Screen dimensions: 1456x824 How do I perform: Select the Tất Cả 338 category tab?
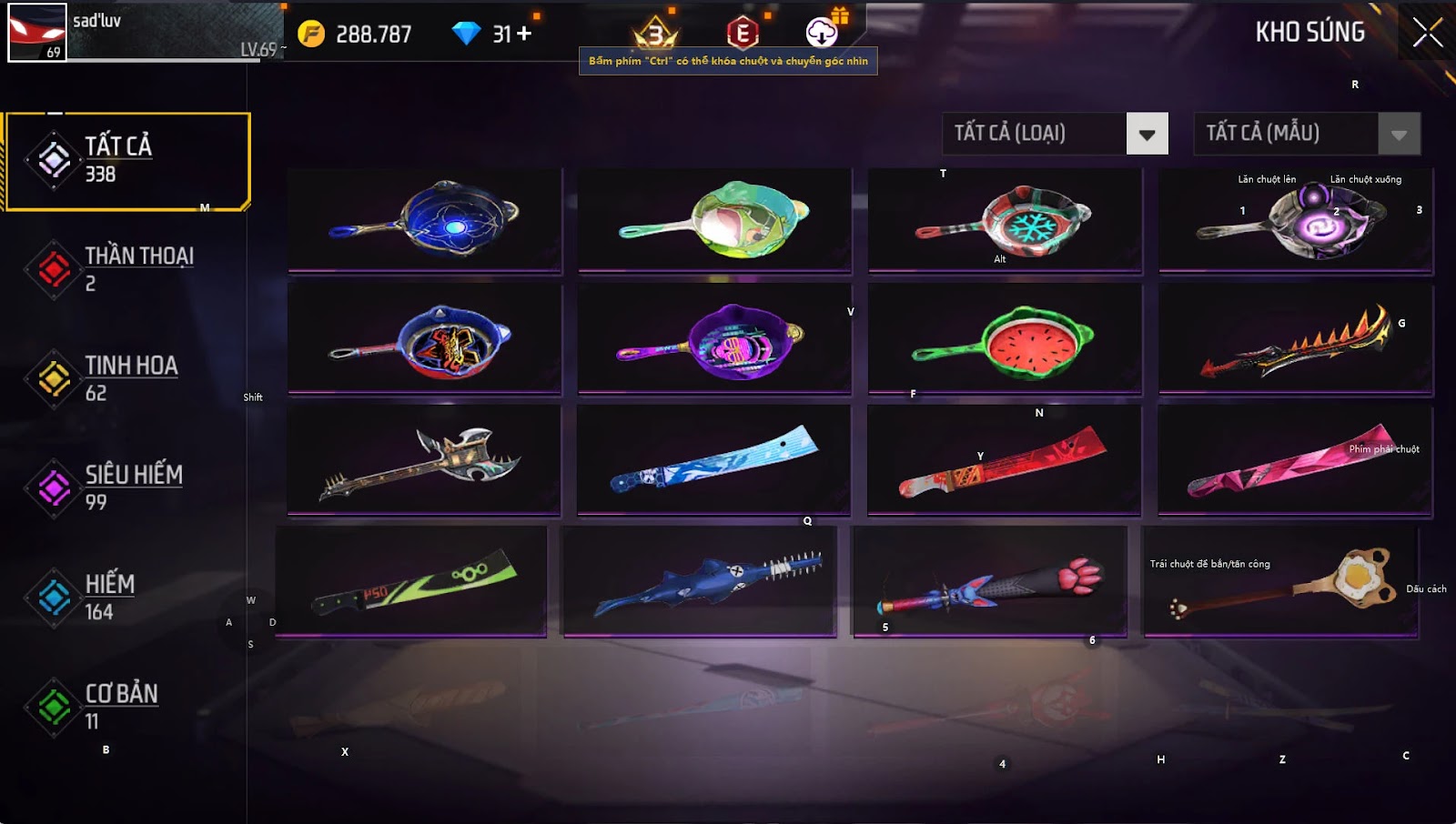click(127, 161)
